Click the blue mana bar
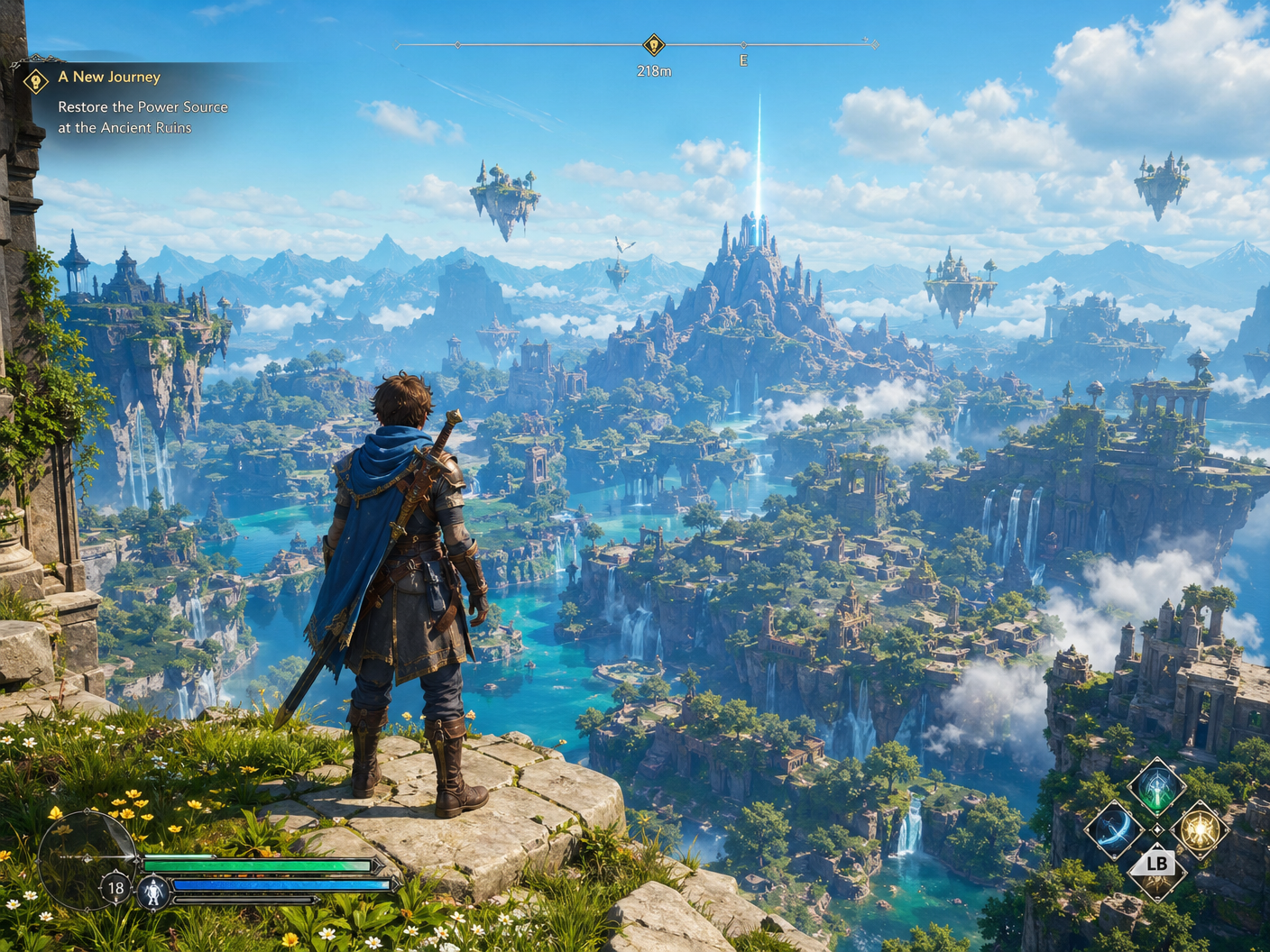 [278, 884]
